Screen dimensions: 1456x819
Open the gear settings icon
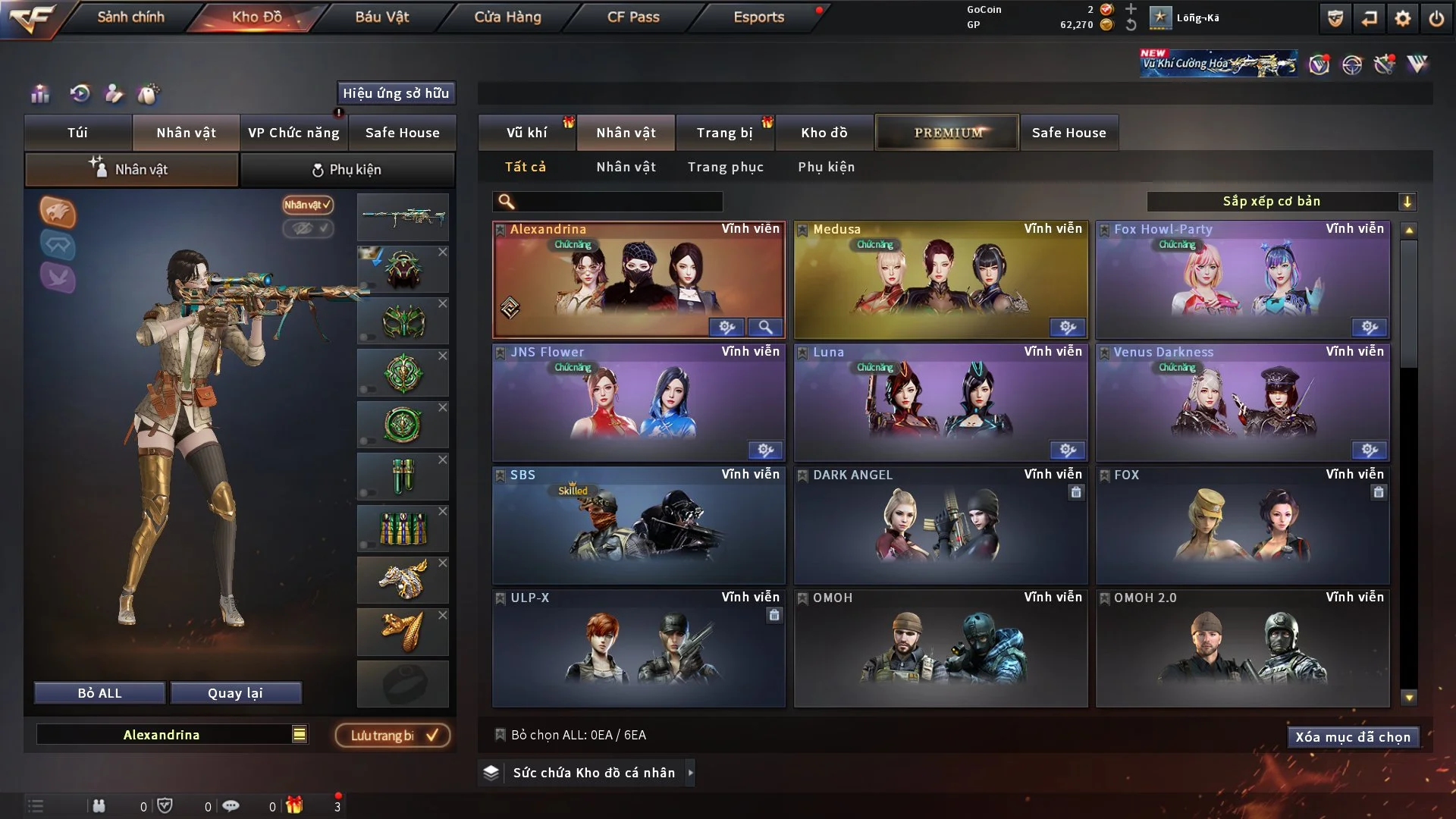click(1402, 18)
